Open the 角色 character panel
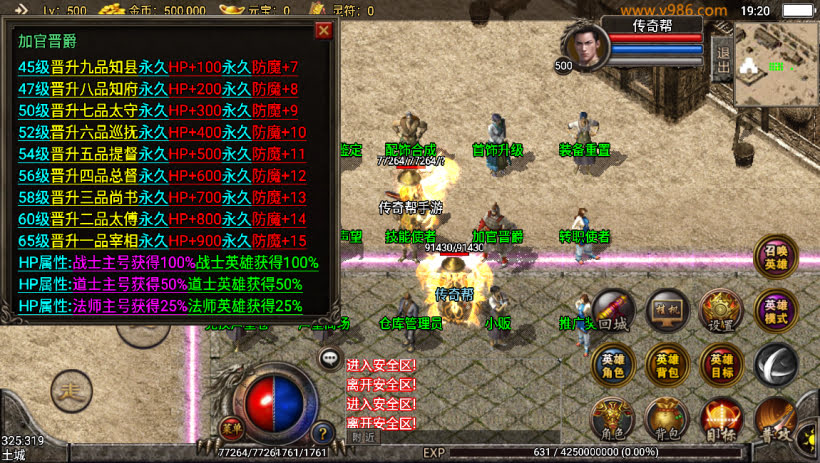820x463 pixels. click(x=613, y=418)
